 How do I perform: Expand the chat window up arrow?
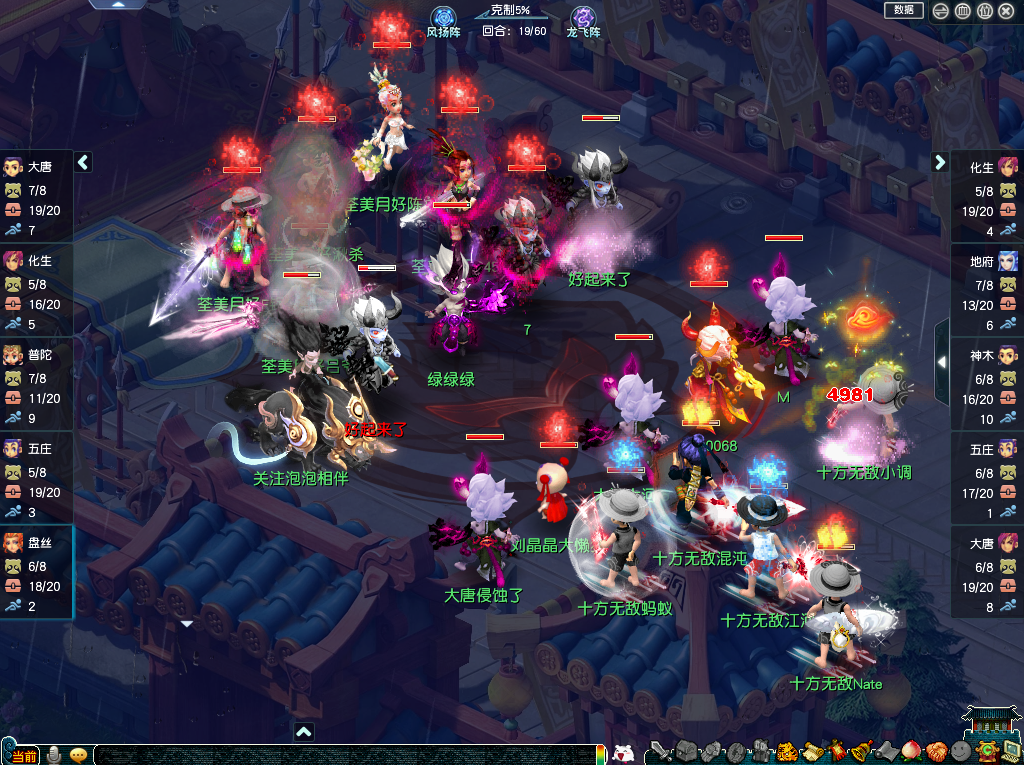[304, 732]
